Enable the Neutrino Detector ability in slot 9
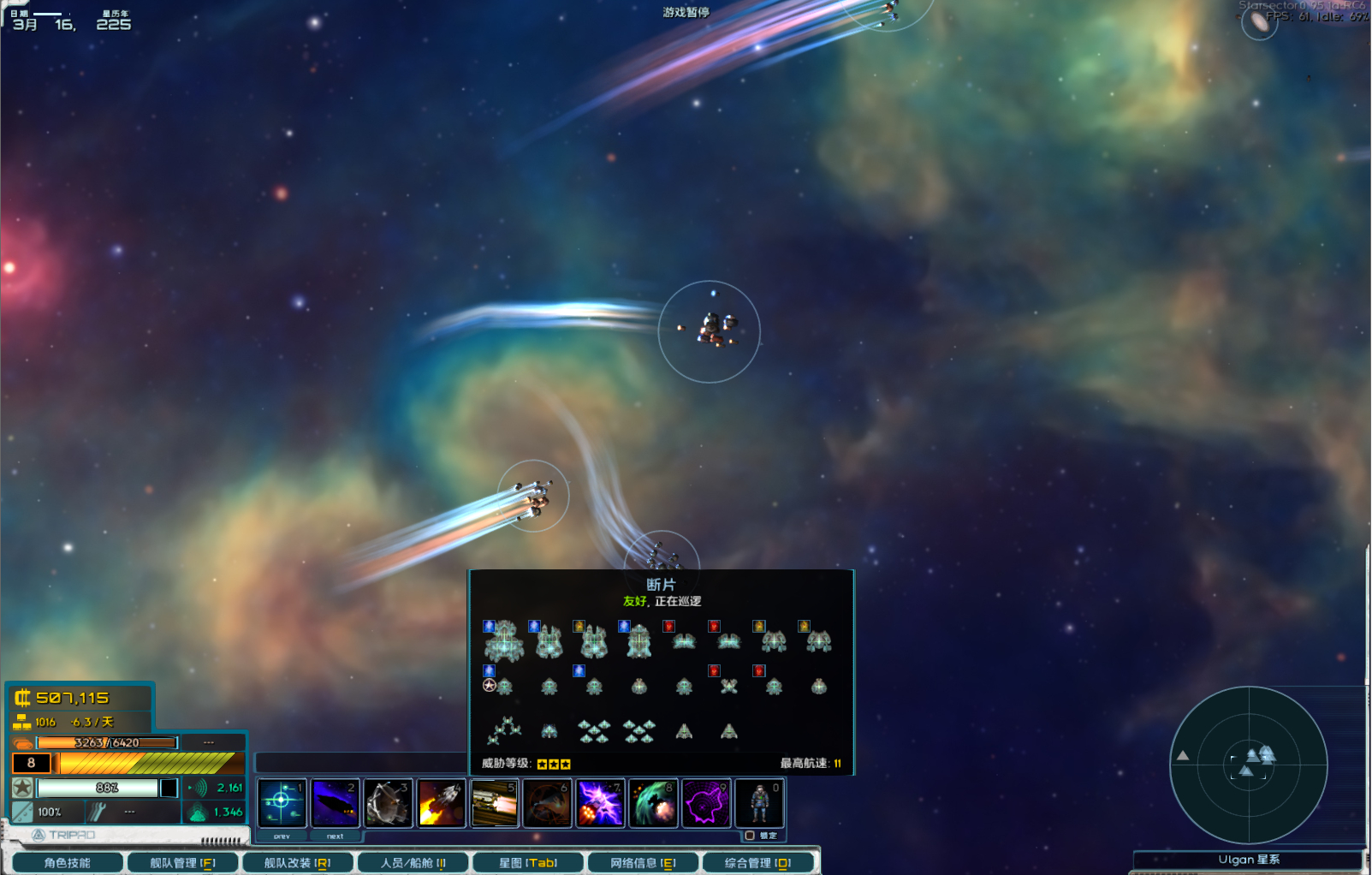Image resolution: width=1372 pixels, height=875 pixels. [x=707, y=802]
